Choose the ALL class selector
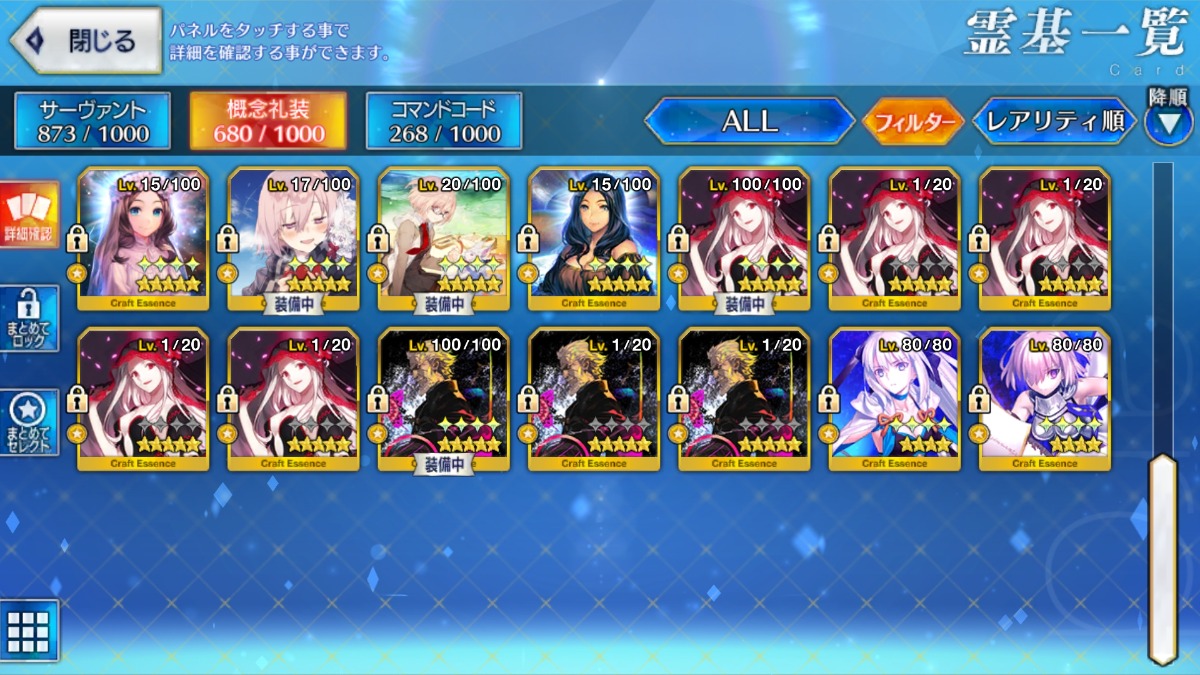 click(749, 121)
